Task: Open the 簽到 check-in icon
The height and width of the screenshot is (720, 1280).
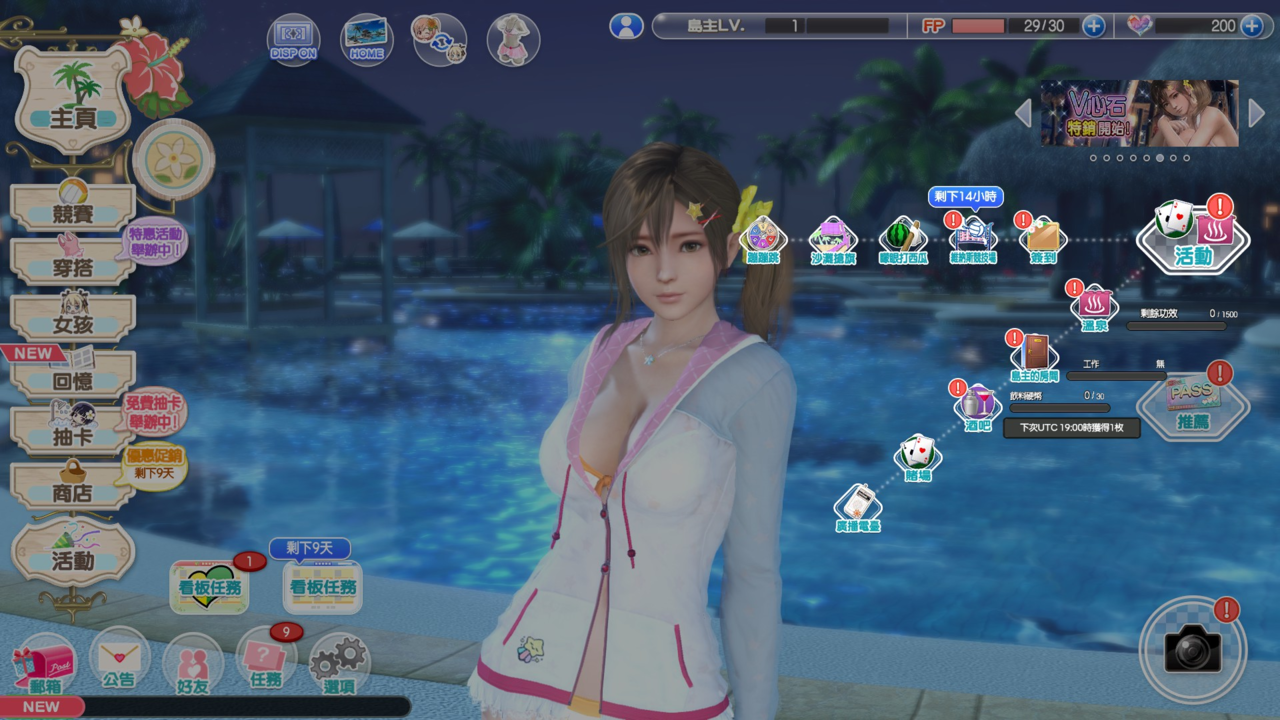Action: 1042,241
